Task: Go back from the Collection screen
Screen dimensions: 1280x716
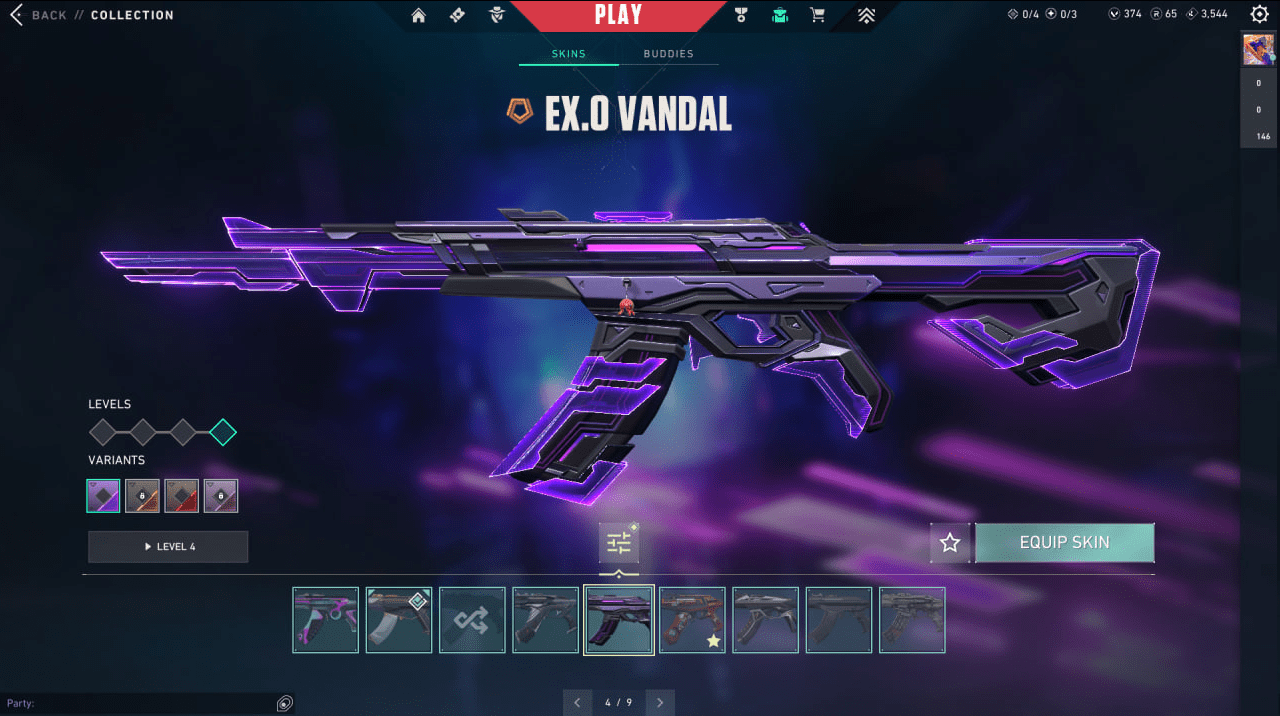Action: pos(38,15)
